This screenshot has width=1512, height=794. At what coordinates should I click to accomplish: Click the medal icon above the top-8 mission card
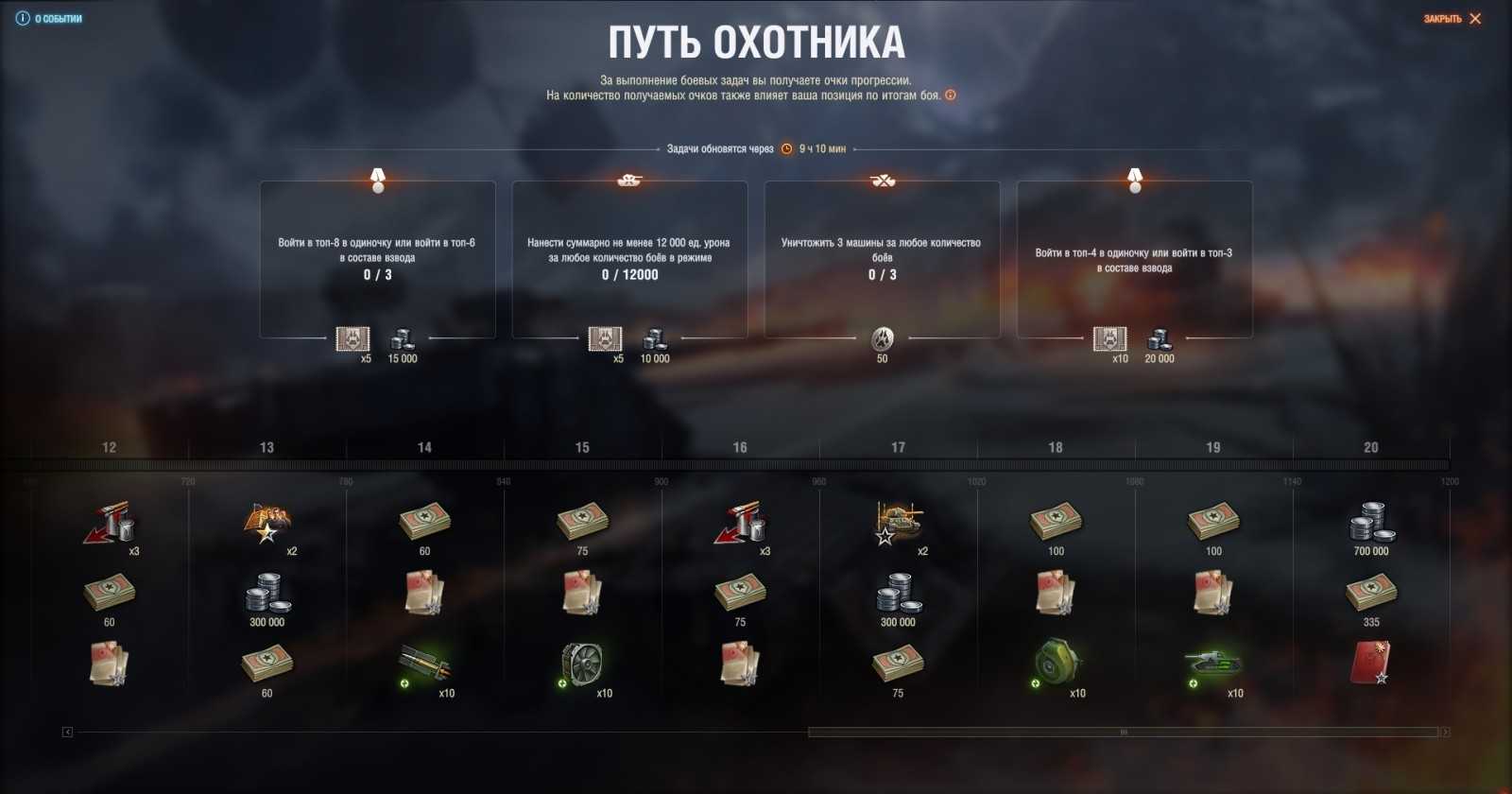coord(378,180)
